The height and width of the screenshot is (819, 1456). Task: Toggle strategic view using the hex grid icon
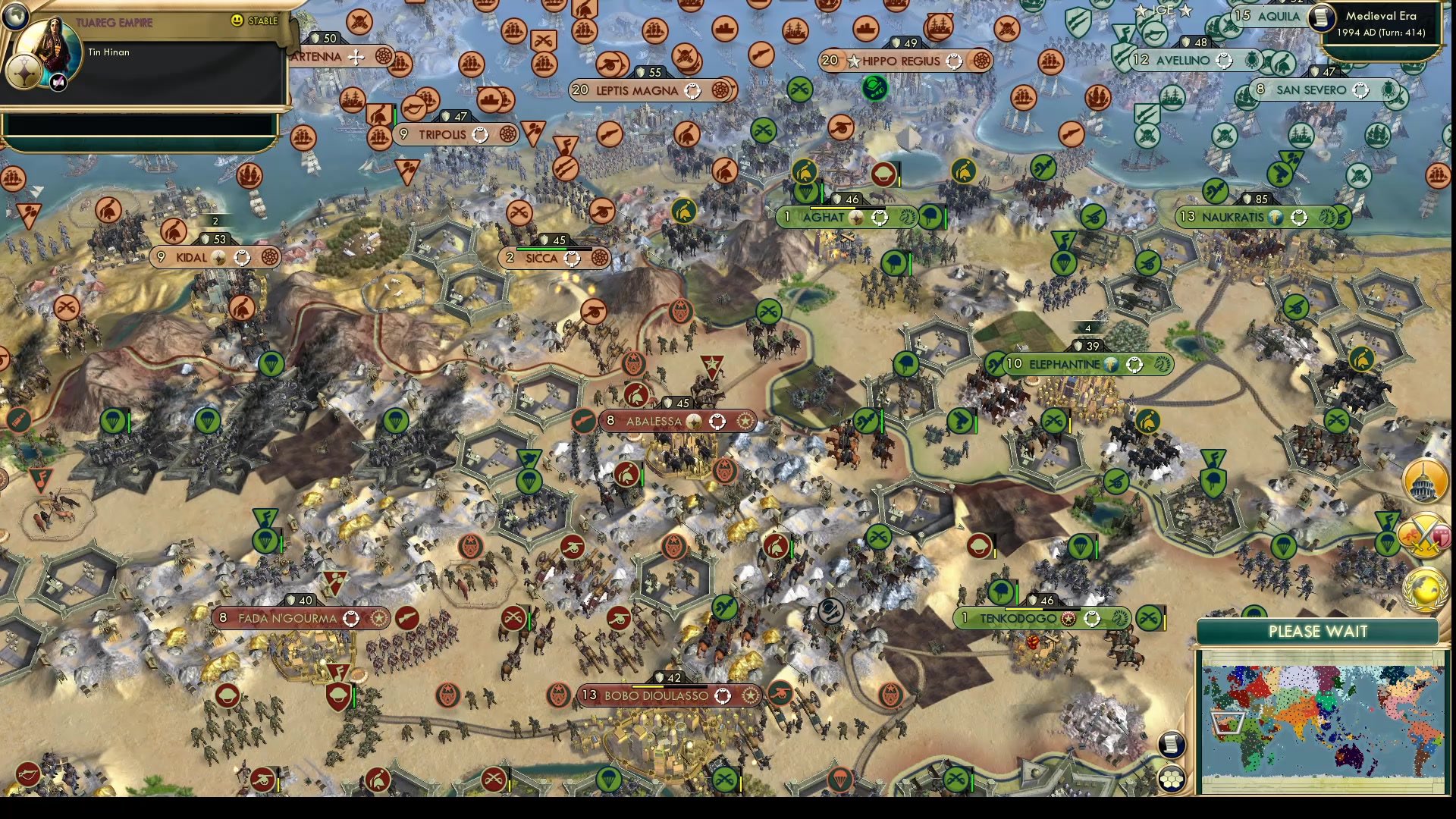click(x=1171, y=778)
